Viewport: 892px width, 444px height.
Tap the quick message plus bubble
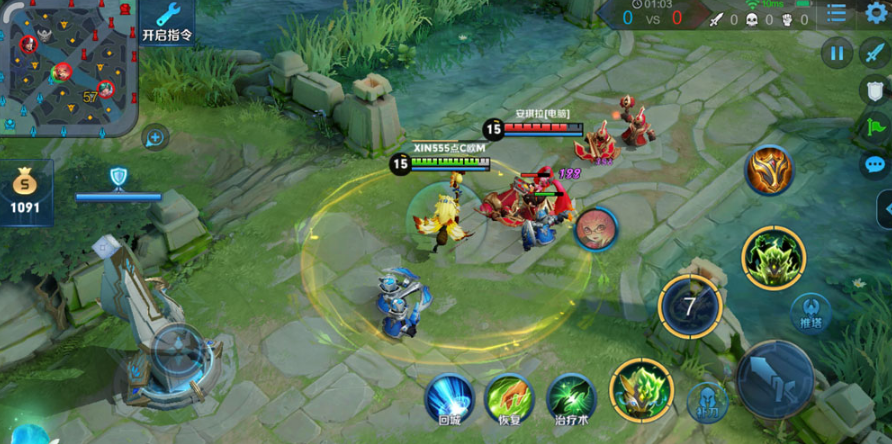155,137
